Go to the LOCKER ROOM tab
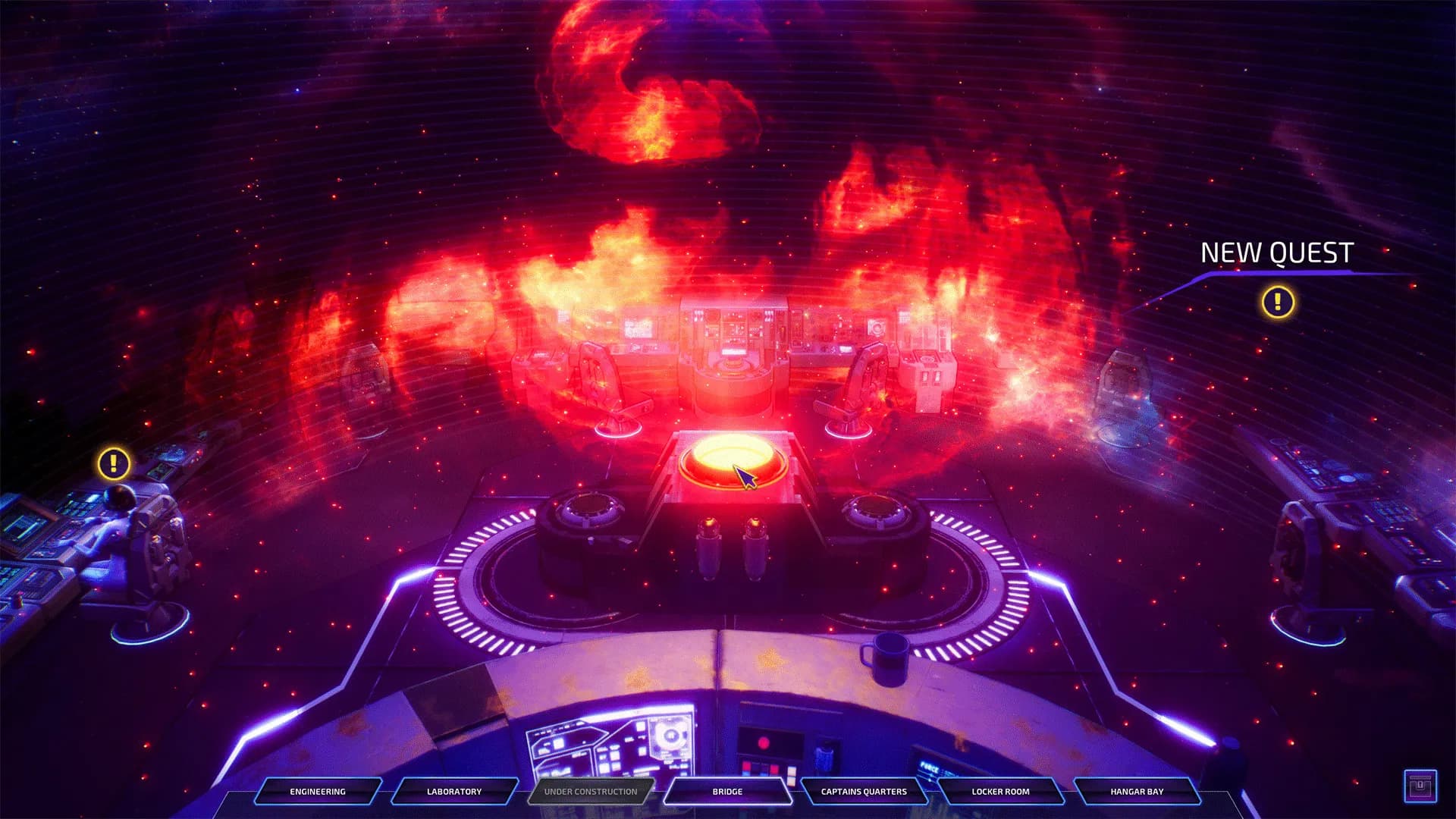1456x819 pixels. (1003, 792)
